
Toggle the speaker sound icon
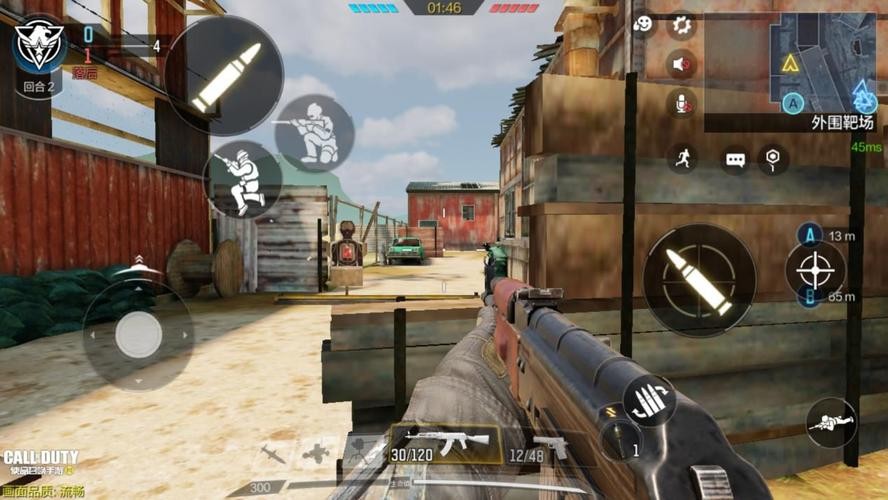[x=682, y=65]
